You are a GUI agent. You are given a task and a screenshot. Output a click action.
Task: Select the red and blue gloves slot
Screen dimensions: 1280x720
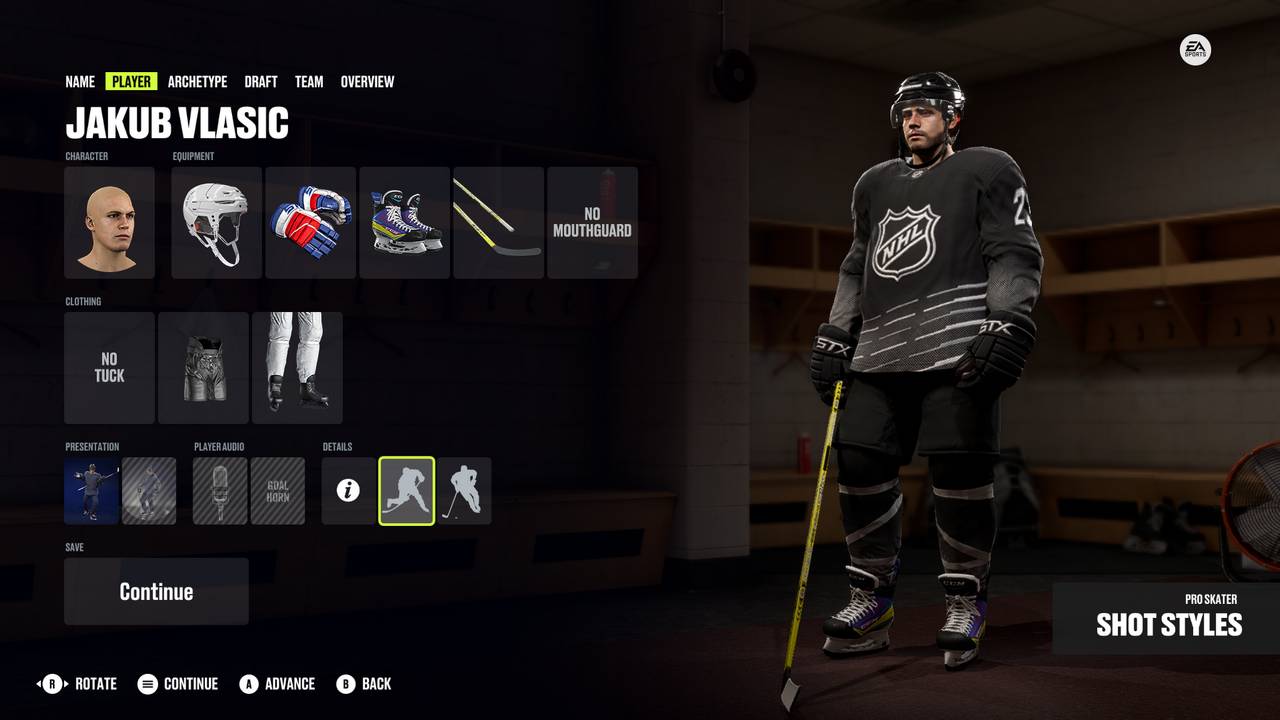click(310, 222)
